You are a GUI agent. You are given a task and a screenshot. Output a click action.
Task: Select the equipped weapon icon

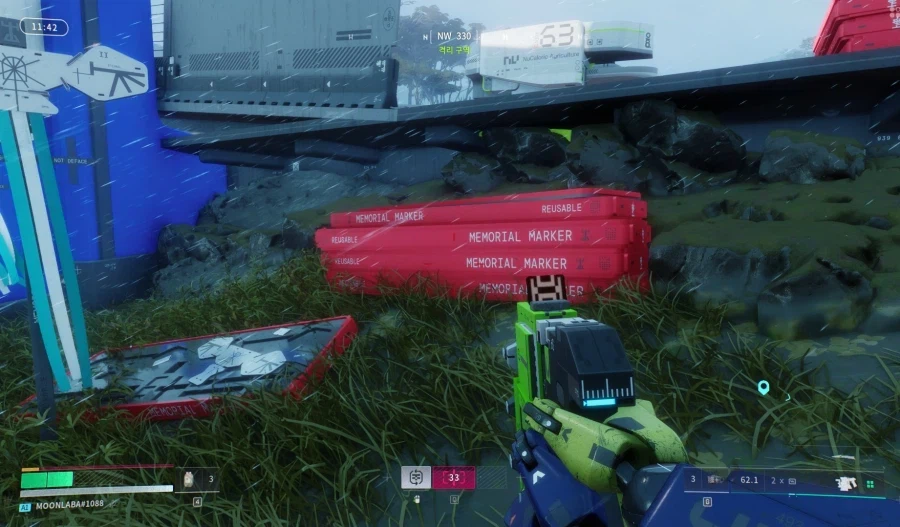[847, 483]
